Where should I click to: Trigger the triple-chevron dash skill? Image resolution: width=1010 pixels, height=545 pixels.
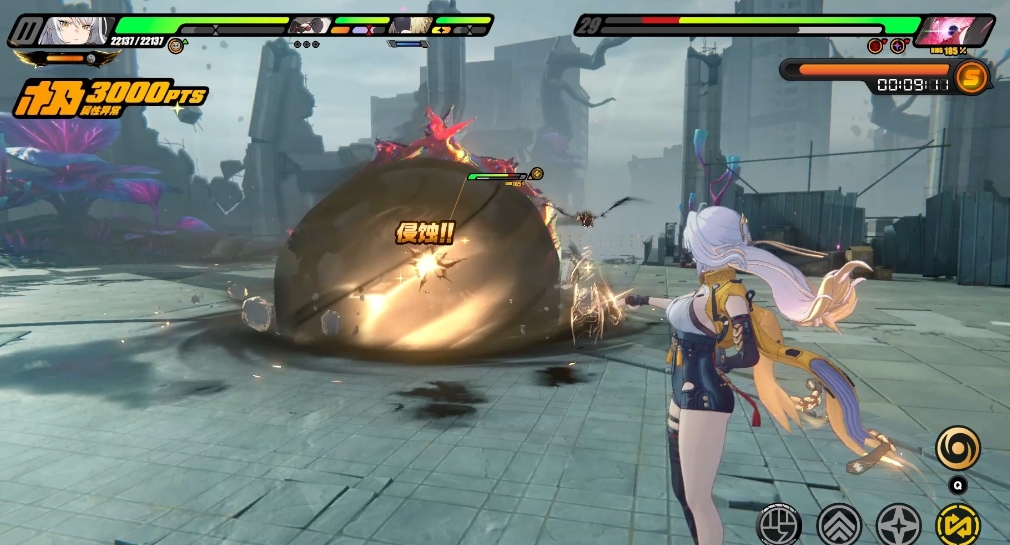tap(839, 524)
